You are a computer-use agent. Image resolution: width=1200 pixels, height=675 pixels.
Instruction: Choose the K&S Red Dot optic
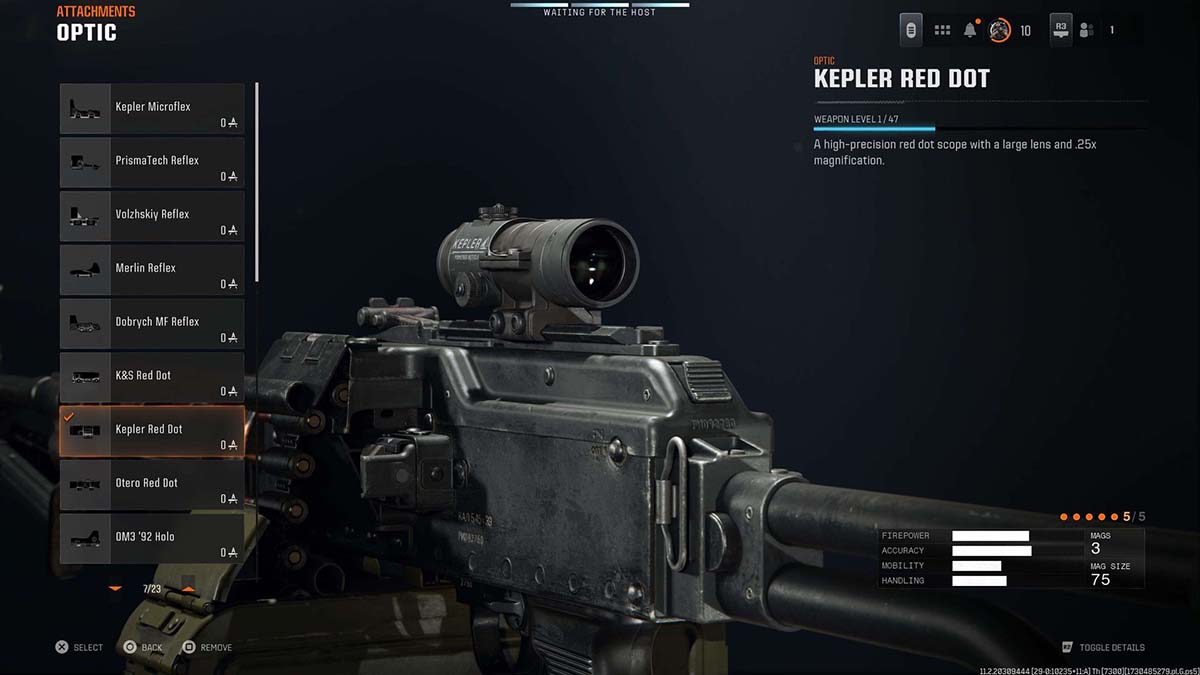pyautogui.click(x=152, y=377)
